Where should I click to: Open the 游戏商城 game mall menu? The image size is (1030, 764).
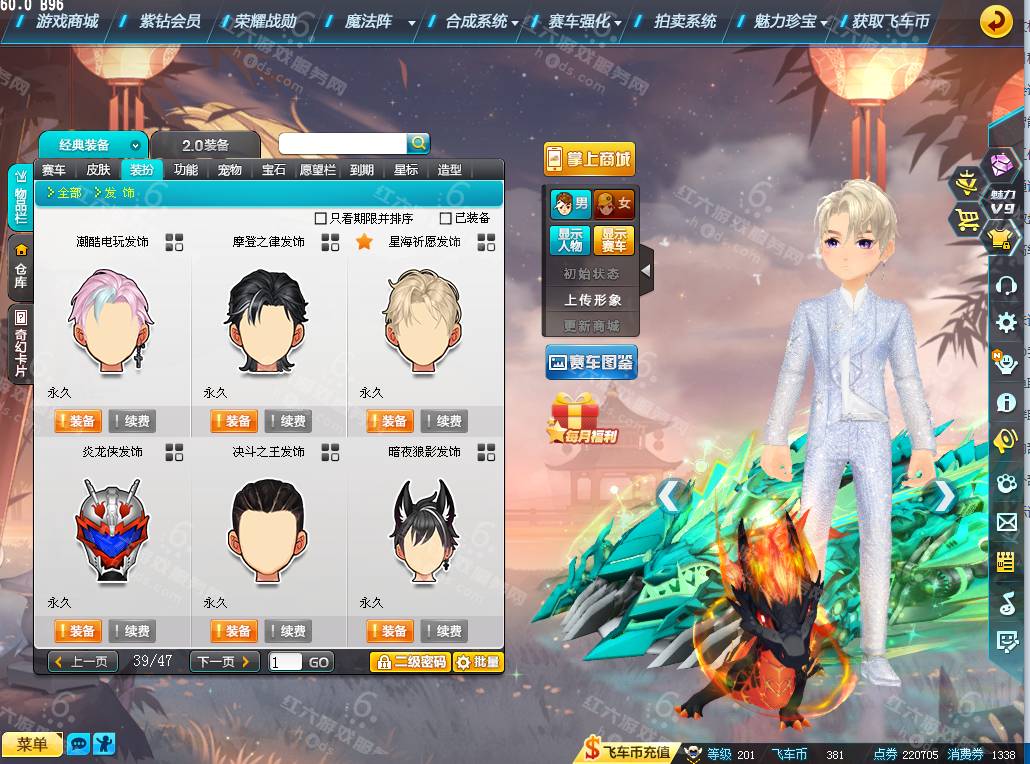[x=66, y=21]
